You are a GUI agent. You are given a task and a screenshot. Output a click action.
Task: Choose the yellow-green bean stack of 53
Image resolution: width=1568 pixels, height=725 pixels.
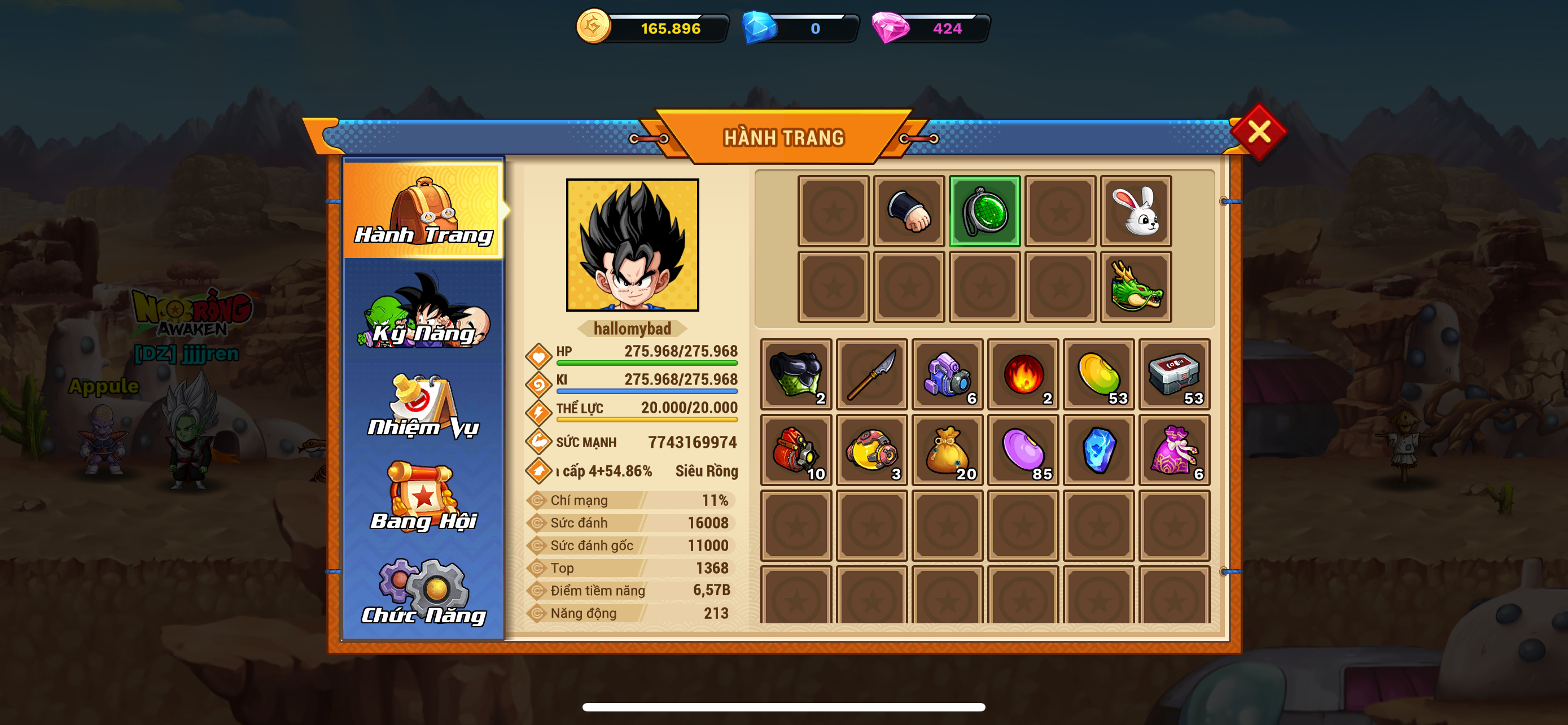click(x=1099, y=374)
